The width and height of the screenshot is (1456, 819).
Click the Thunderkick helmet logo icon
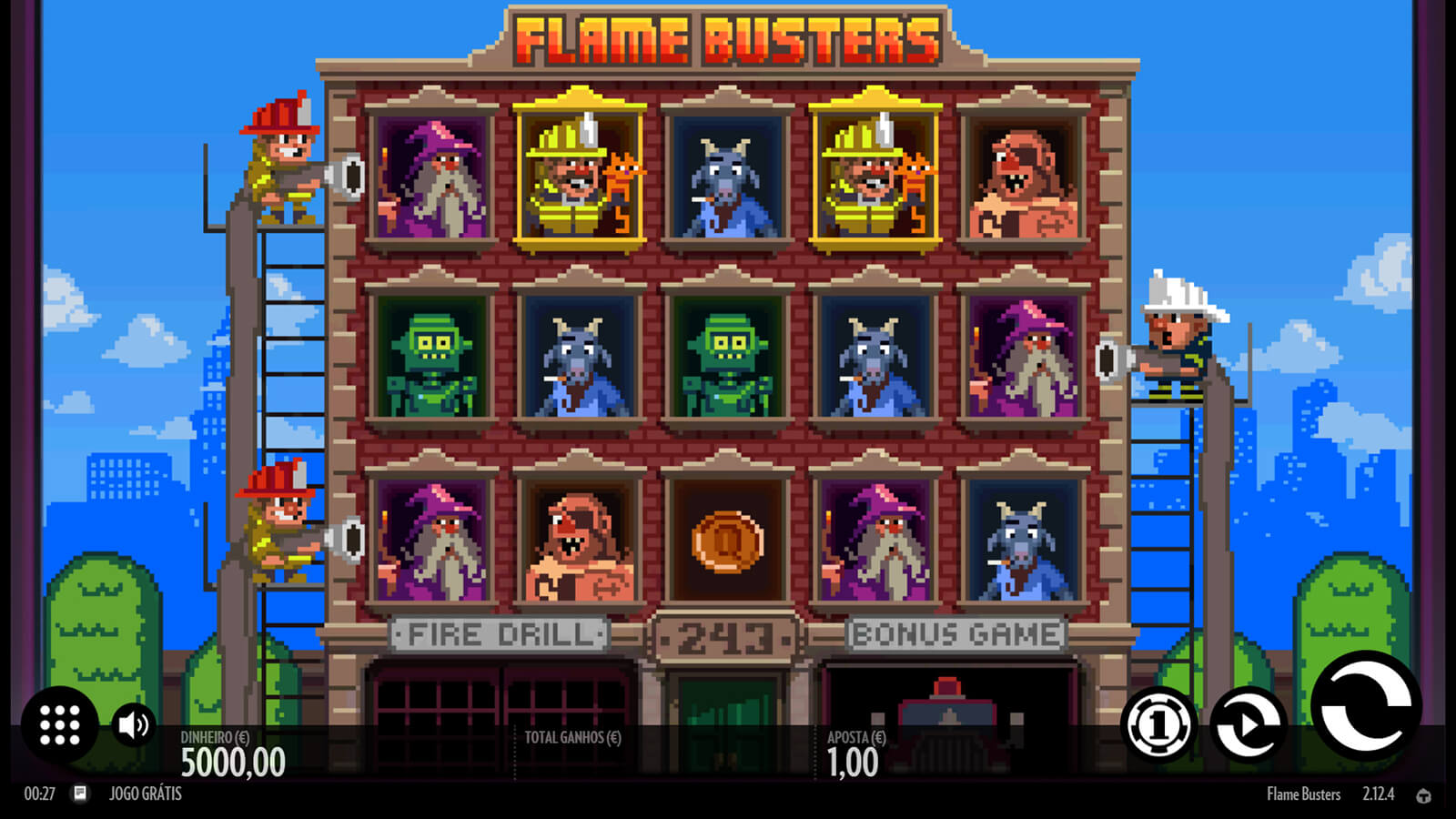point(1423,795)
